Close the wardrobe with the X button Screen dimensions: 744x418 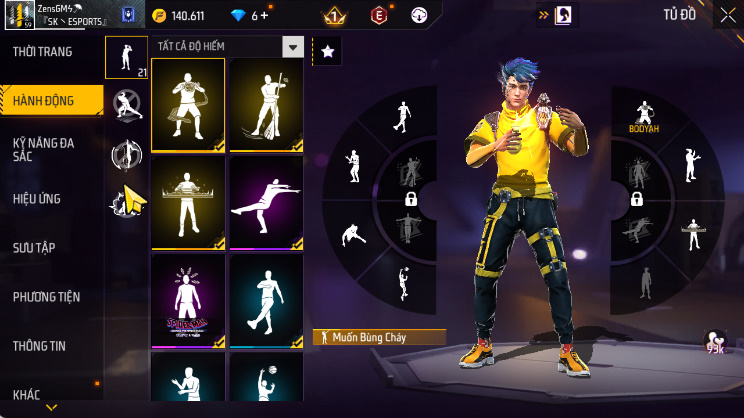coord(727,16)
